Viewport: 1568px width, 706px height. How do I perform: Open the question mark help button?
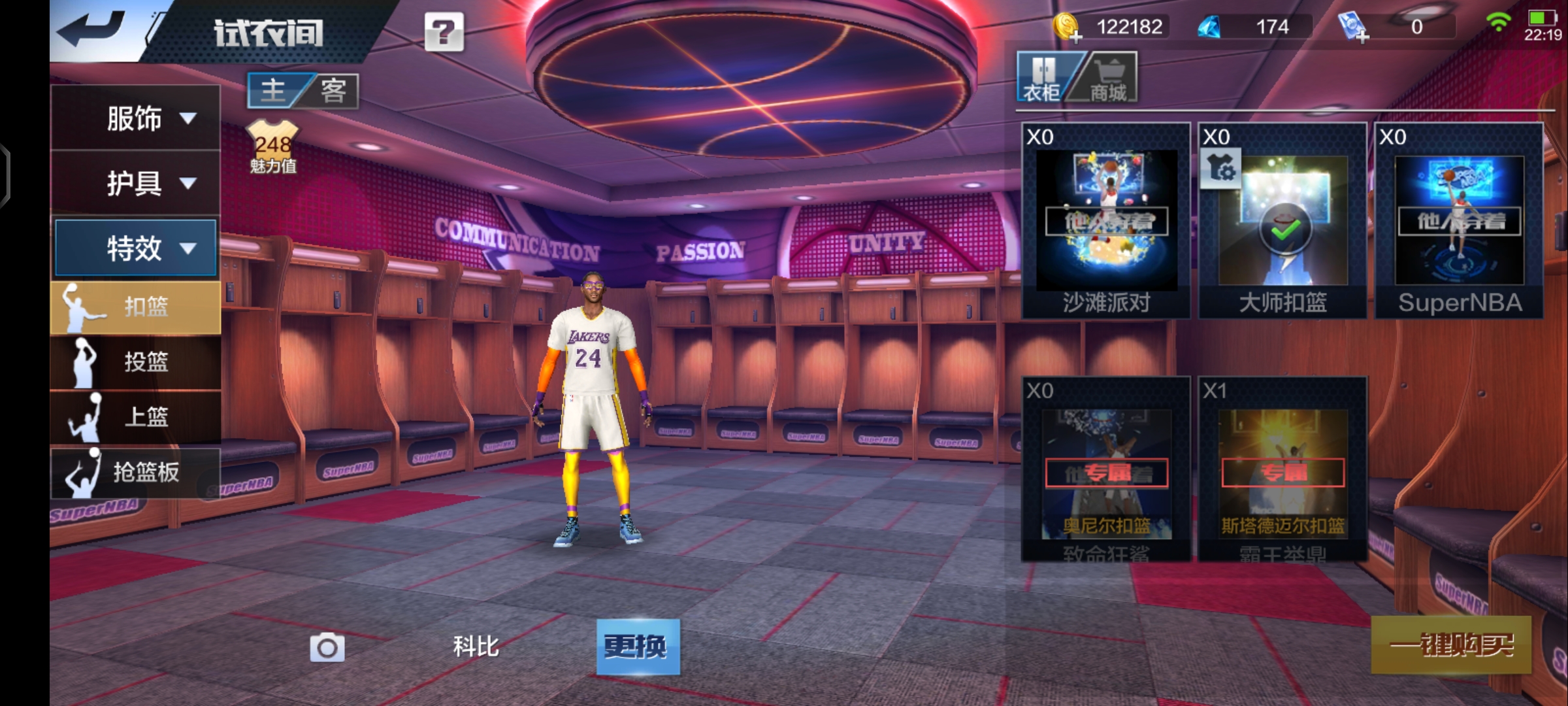point(444,31)
